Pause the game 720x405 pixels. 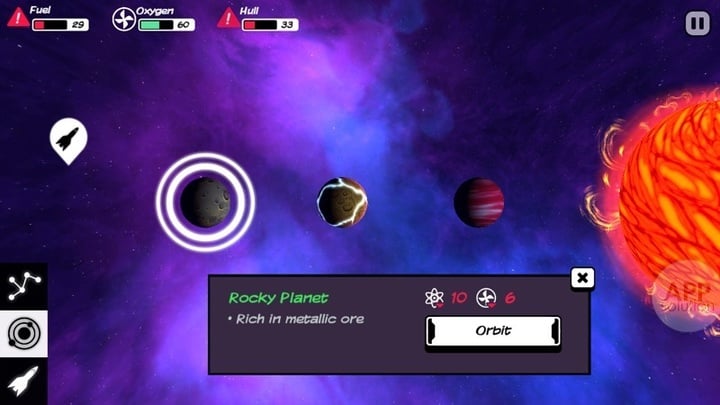coord(696,22)
